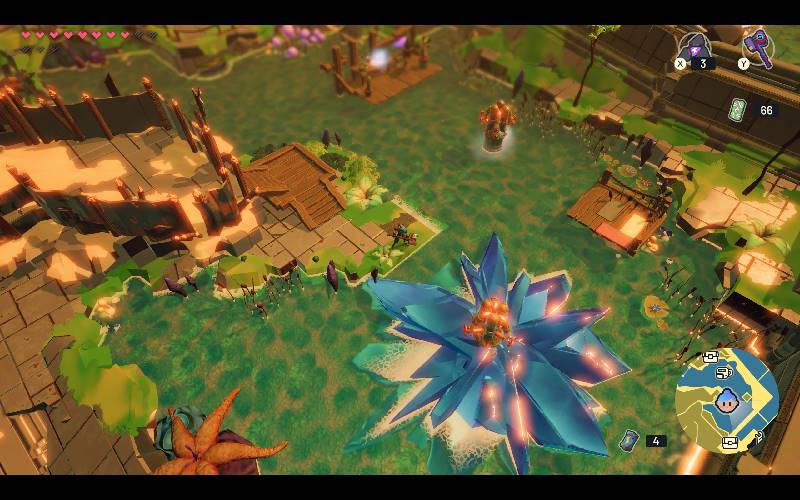Open the circular minimap
Viewport: 800px width, 500px height.
point(726,400)
